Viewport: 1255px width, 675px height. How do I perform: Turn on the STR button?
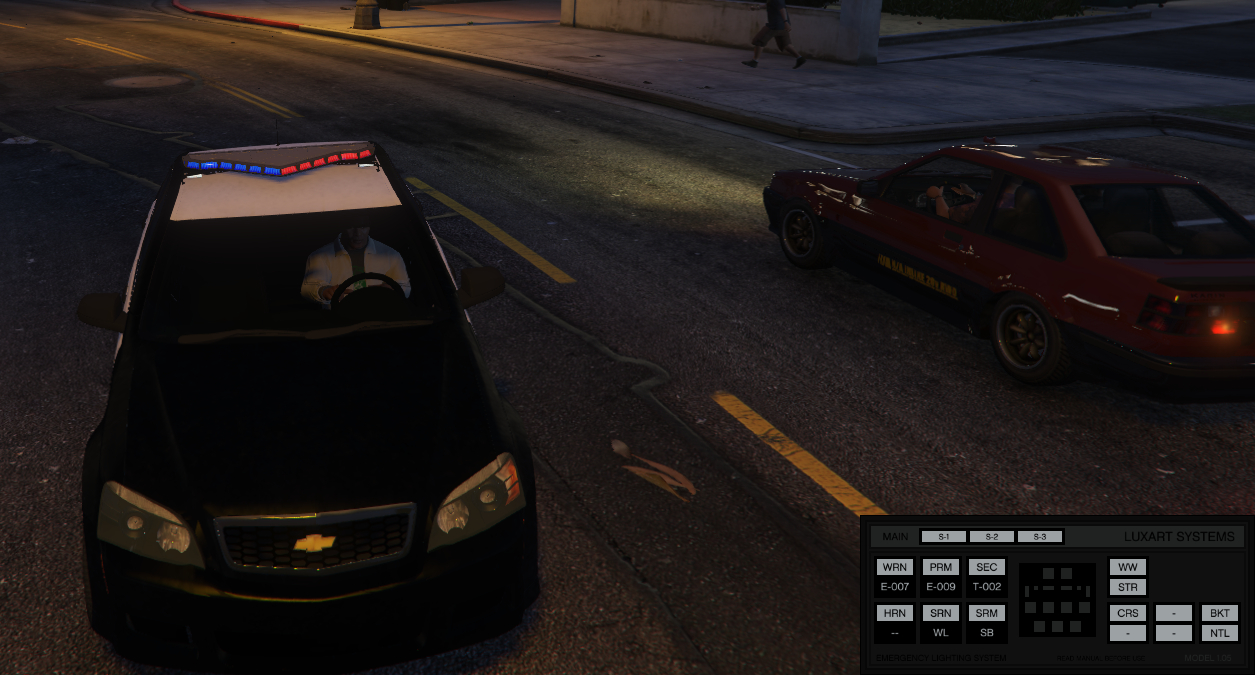(1128, 587)
